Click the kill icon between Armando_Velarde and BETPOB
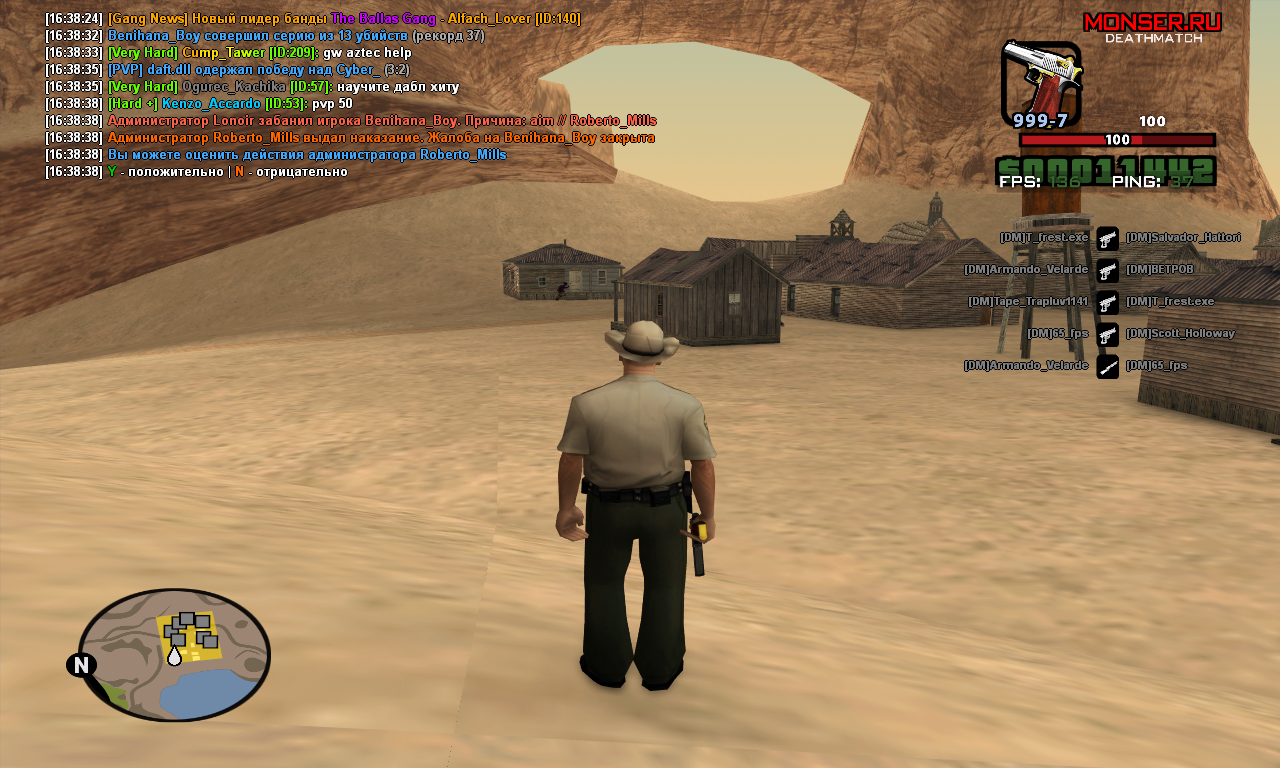Image resolution: width=1280 pixels, height=768 pixels. [1107, 269]
